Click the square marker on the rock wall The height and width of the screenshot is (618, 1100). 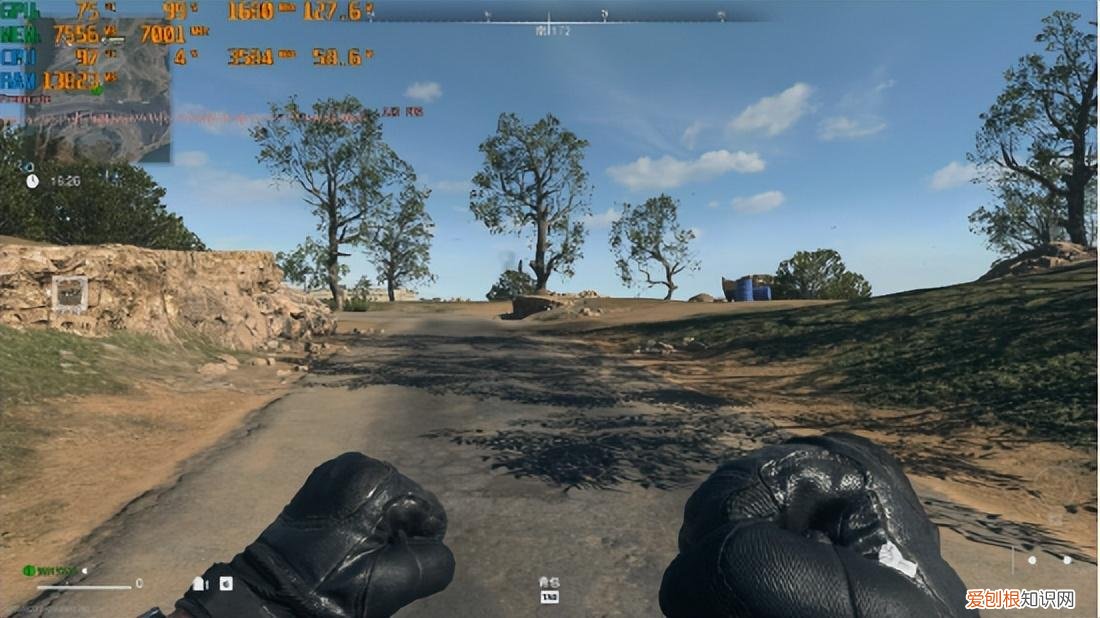pos(69,293)
